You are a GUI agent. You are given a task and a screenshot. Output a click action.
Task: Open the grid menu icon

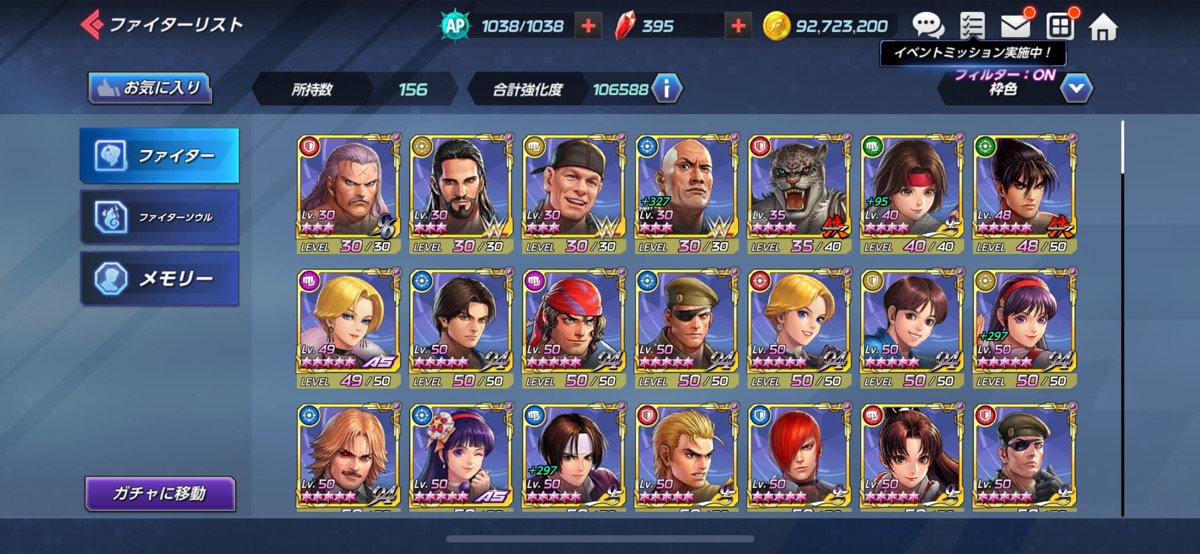(1059, 26)
